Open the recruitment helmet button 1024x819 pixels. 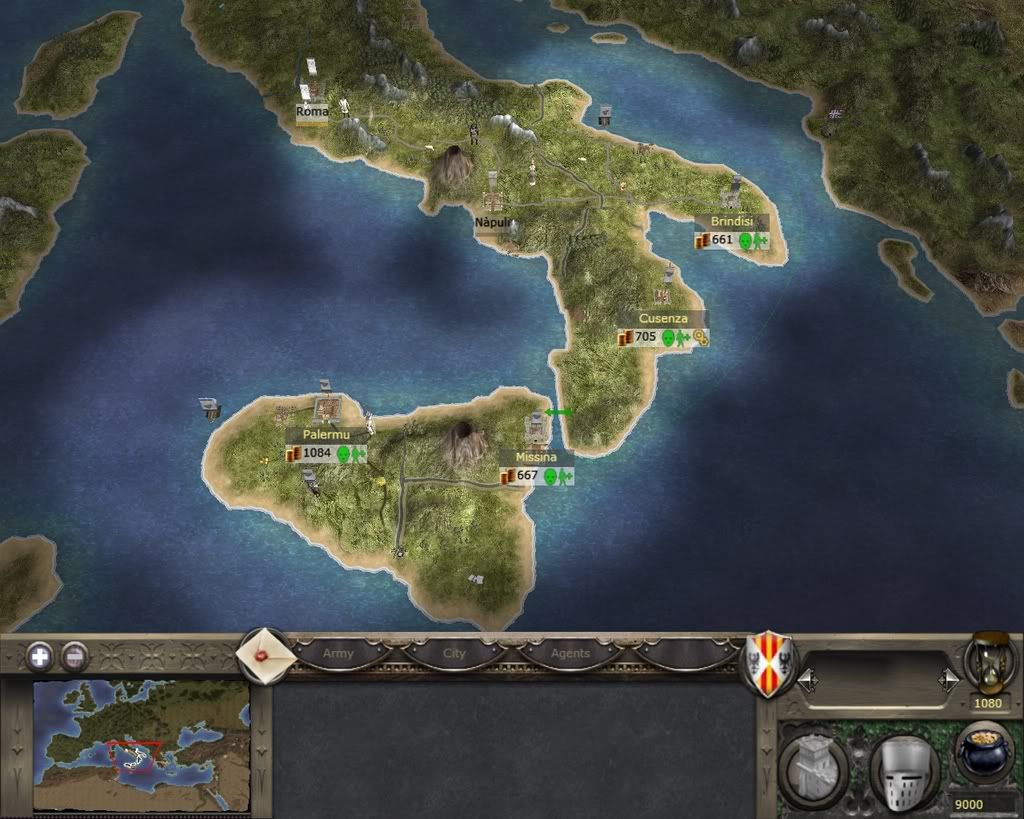pyautogui.click(x=904, y=771)
